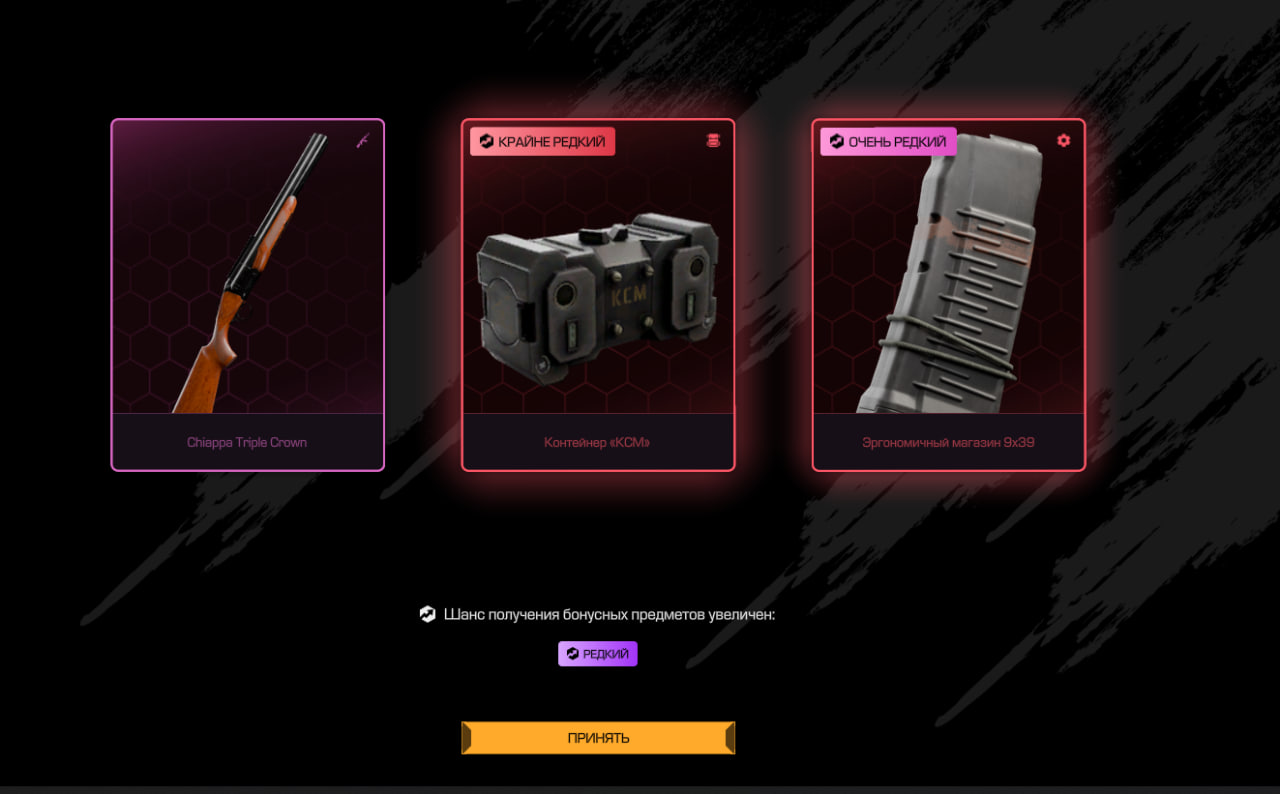Viewport: 1280px width, 794px height.
Task: Click the purple РЕДКИЙ bonus chance tag
Action: pos(597,654)
